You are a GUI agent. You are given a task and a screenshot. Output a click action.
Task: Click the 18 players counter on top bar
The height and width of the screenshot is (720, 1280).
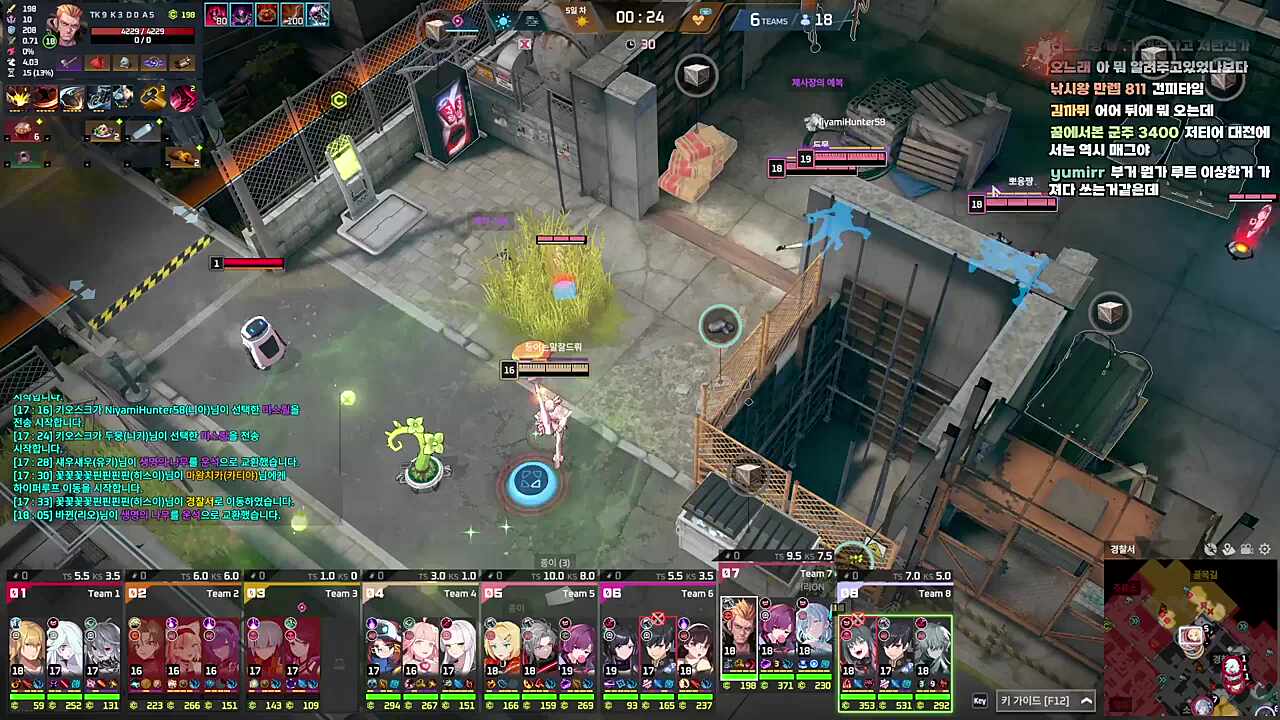(818, 20)
